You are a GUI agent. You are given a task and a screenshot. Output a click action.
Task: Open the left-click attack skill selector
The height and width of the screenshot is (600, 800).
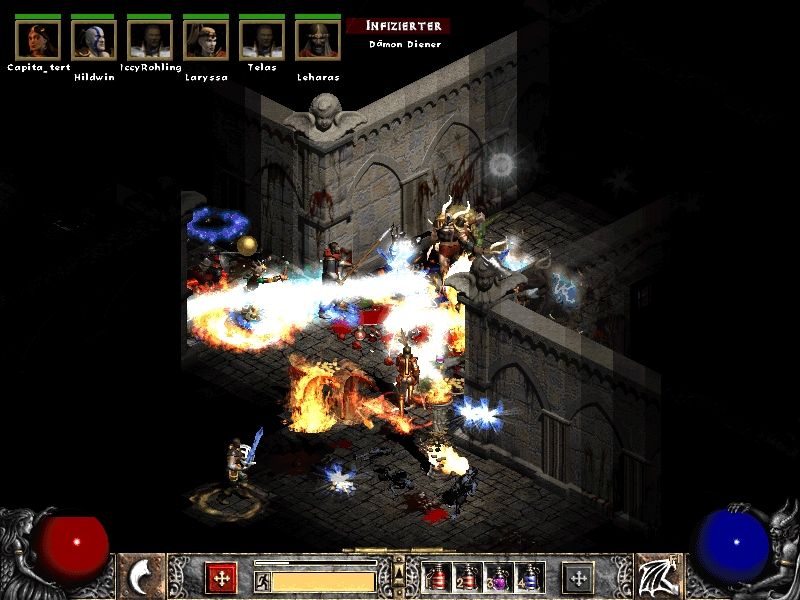(x=143, y=577)
